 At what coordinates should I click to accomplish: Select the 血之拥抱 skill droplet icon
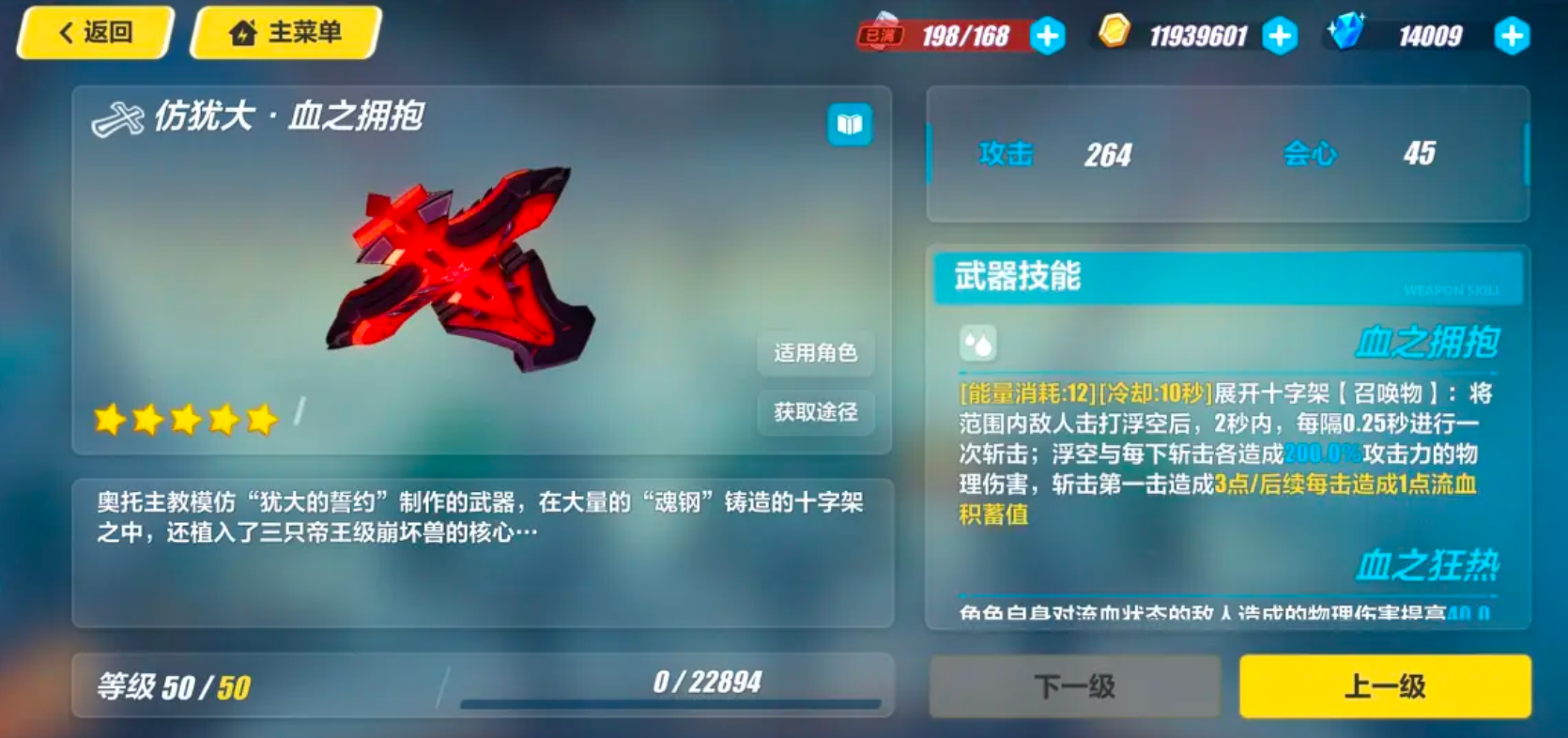(x=977, y=345)
